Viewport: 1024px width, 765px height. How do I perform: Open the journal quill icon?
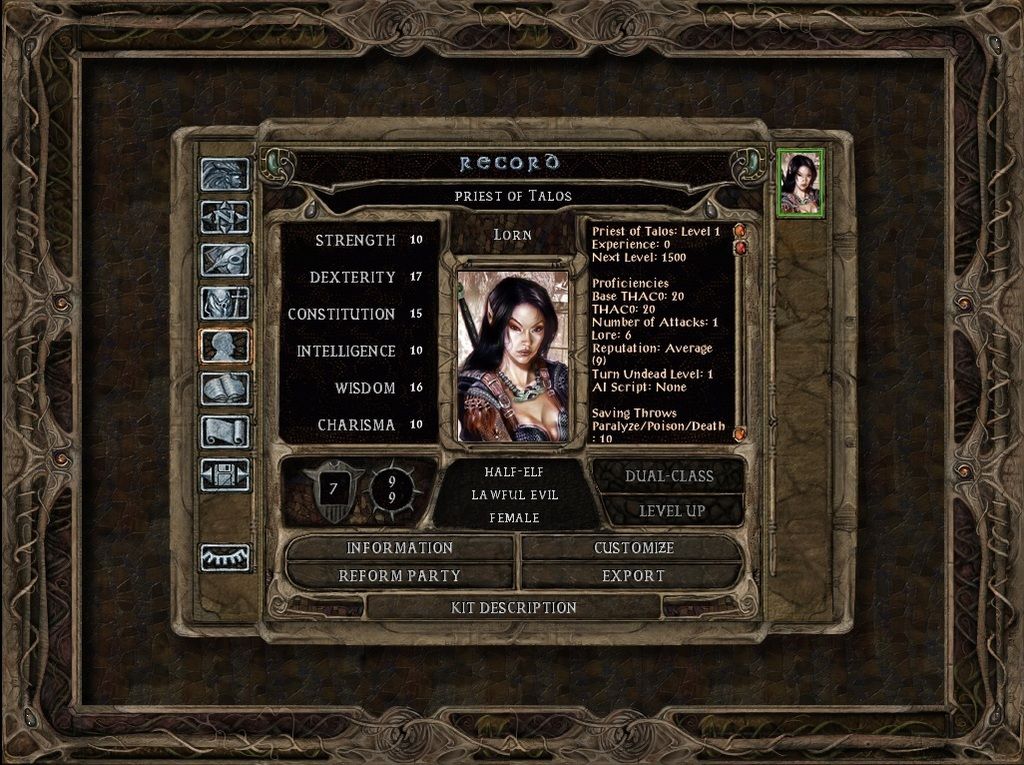click(225, 260)
